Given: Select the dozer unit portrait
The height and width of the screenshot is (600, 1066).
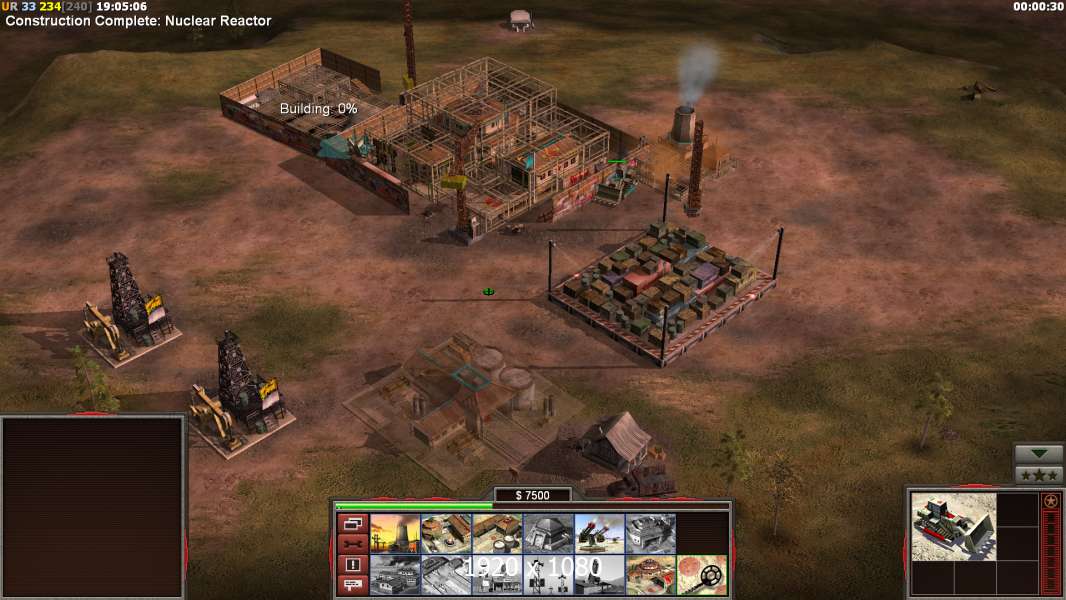Looking at the screenshot, I should coord(953,525).
